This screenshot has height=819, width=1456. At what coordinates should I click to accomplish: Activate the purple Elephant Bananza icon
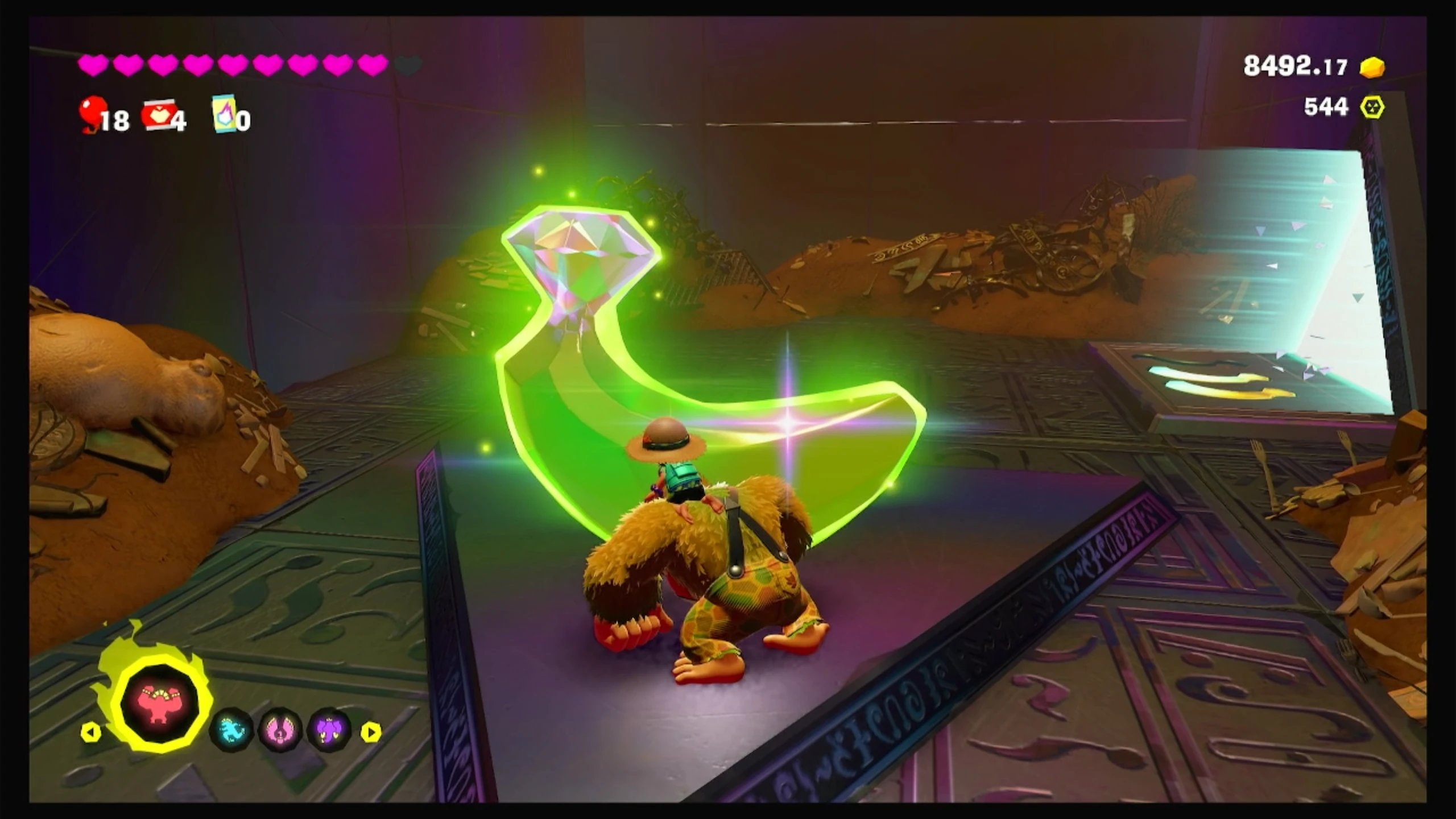pos(330,730)
